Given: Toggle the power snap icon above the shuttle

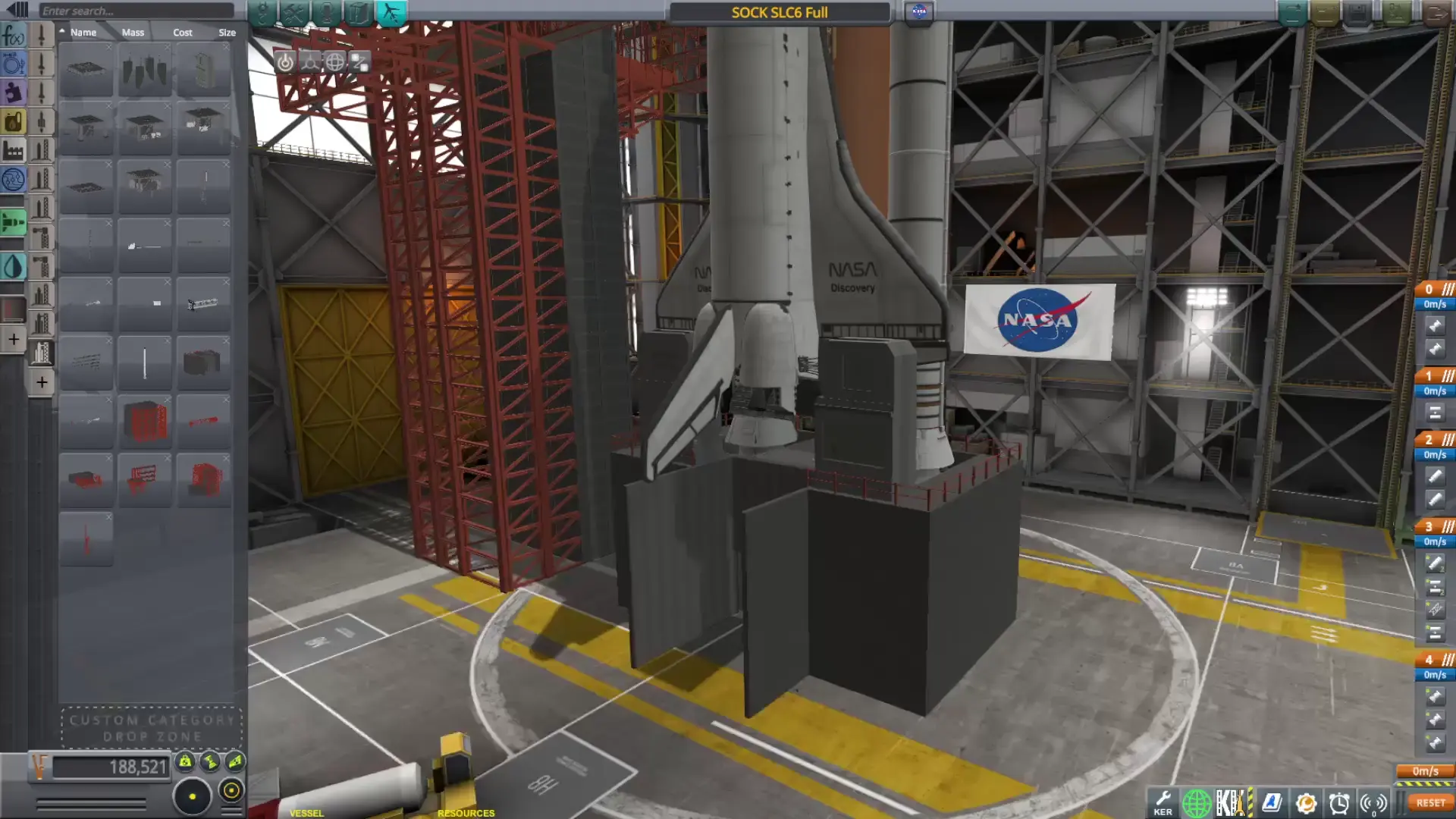Looking at the screenshot, I should (285, 63).
